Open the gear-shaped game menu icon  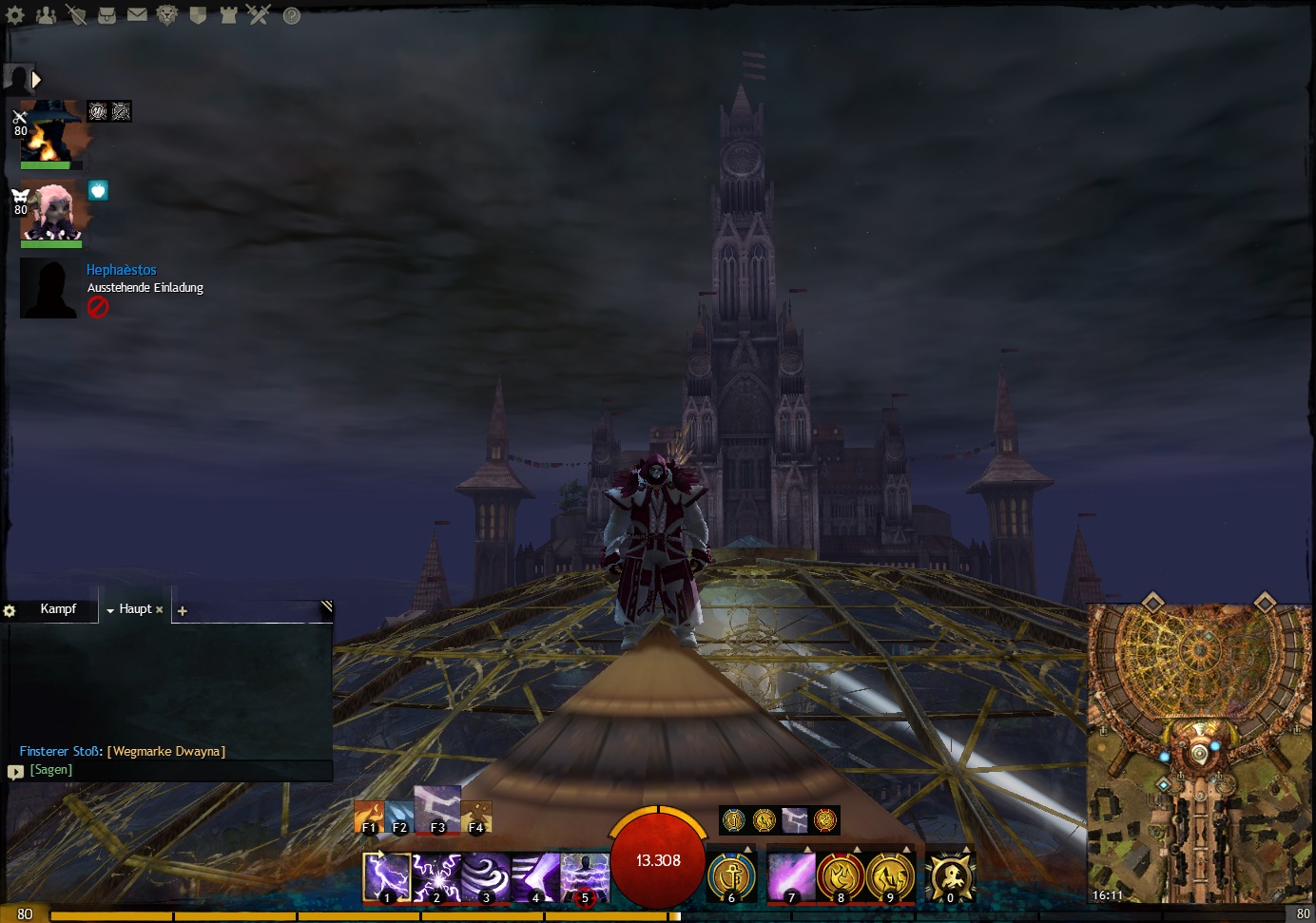pos(15,15)
